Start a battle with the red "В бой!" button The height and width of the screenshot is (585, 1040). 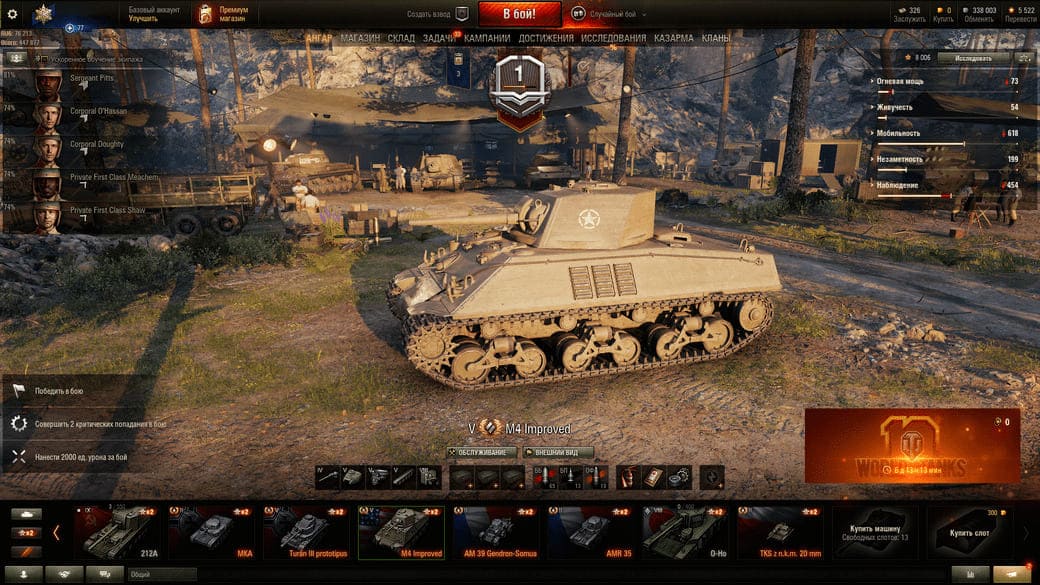[519, 14]
